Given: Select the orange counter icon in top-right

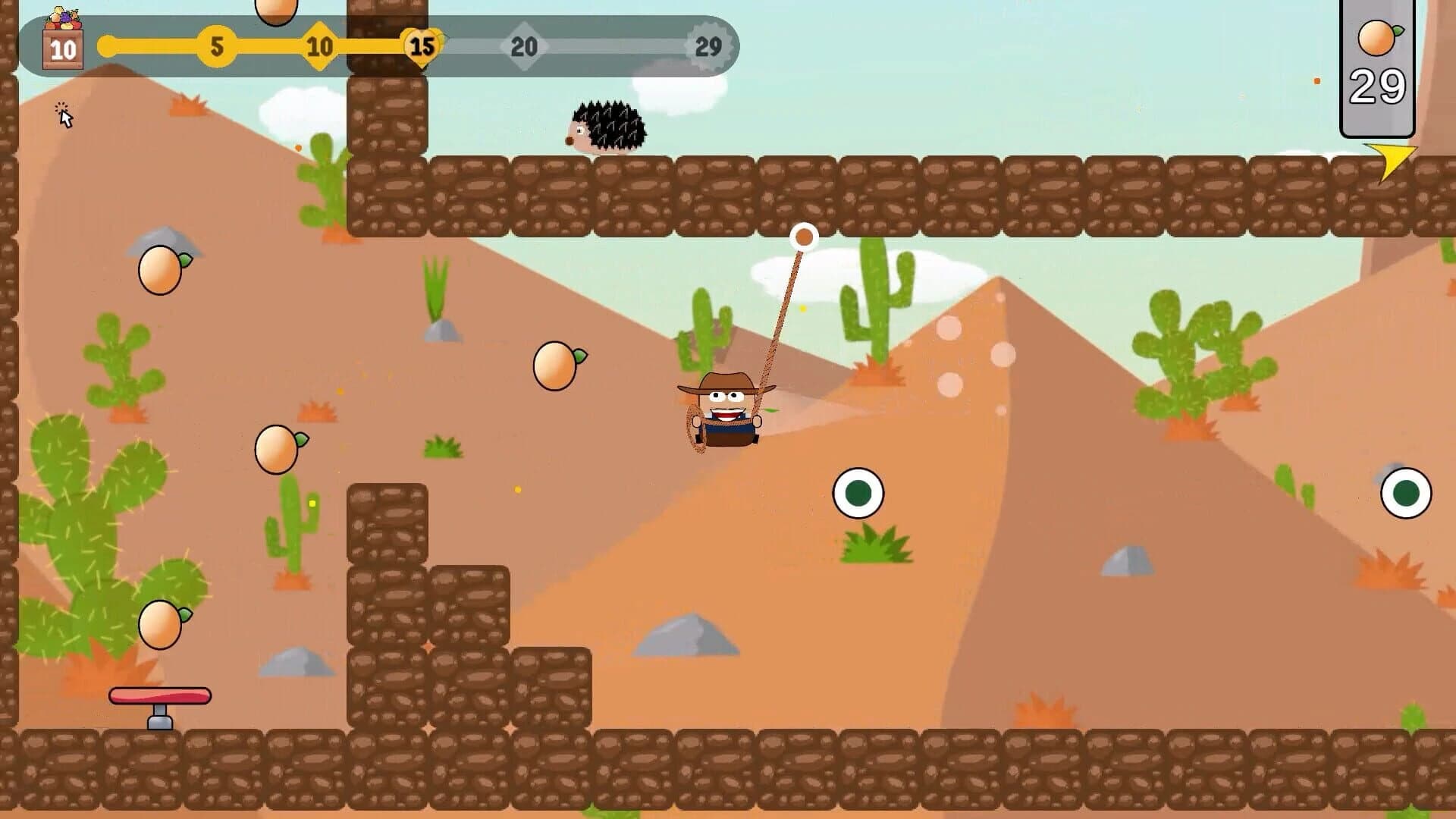Looking at the screenshot, I should (1378, 36).
